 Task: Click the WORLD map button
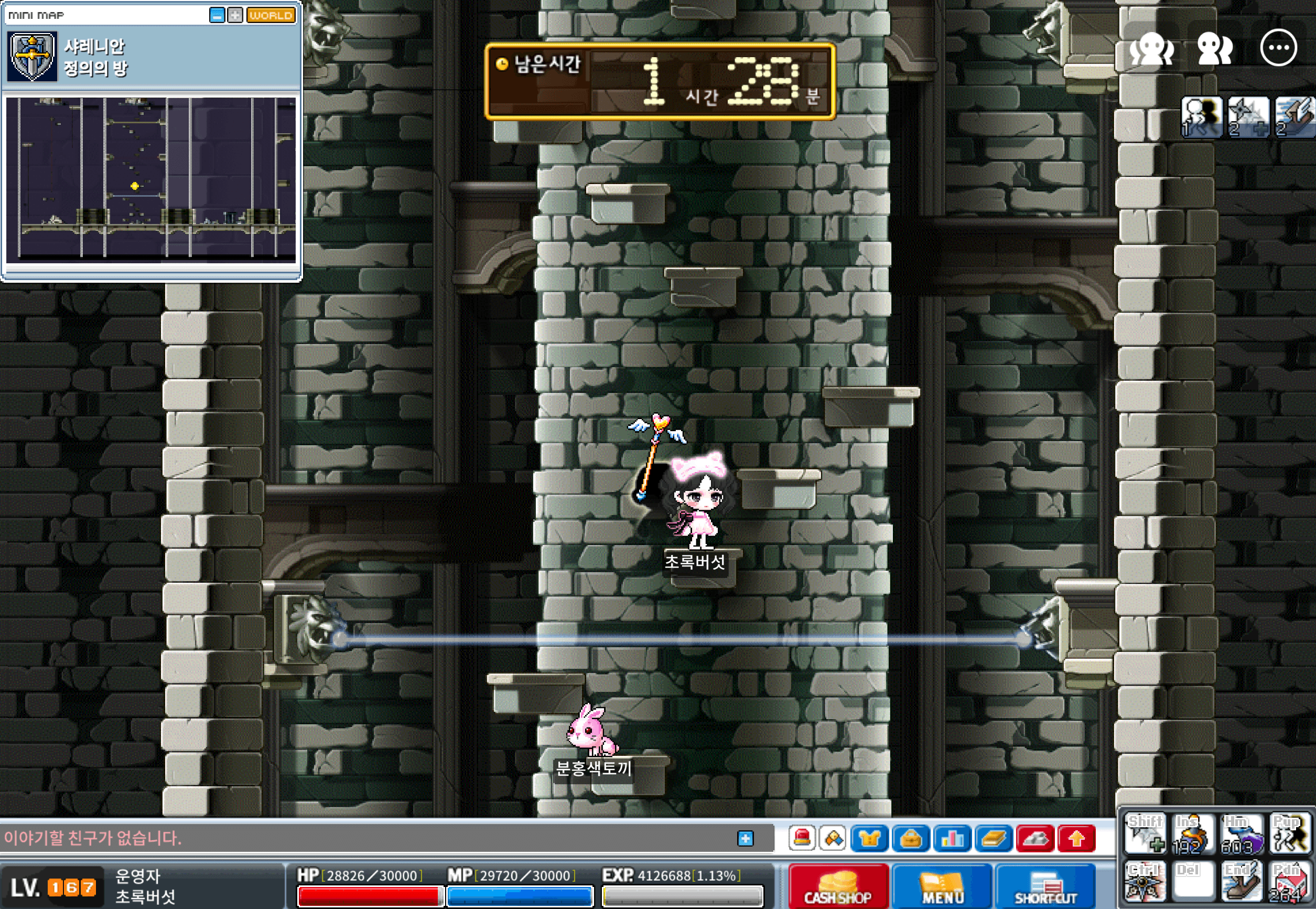[271, 15]
